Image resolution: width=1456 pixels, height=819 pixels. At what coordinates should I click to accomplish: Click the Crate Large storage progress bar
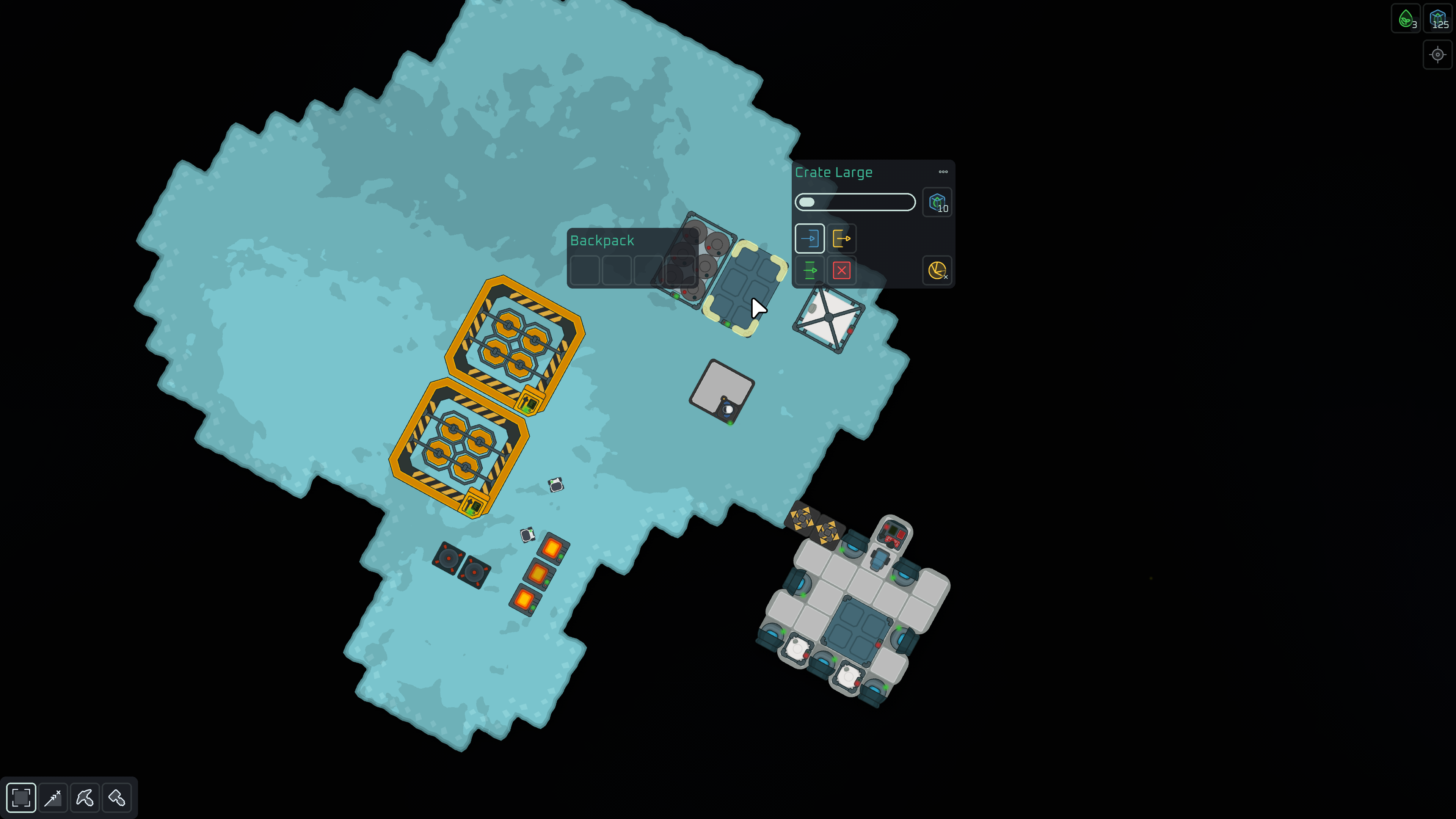click(855, 202)
